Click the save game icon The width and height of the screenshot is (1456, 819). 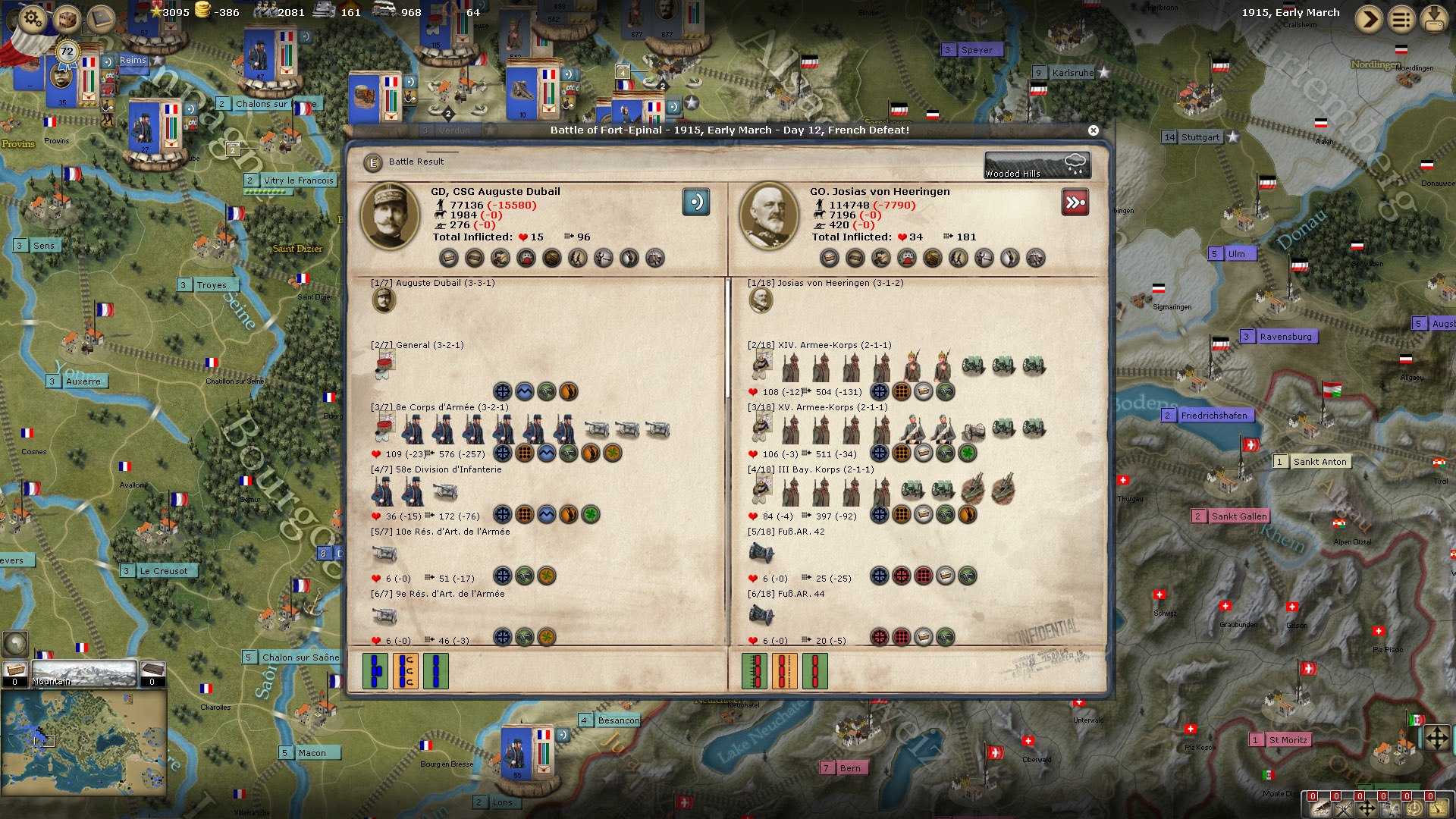(1434, 18)
